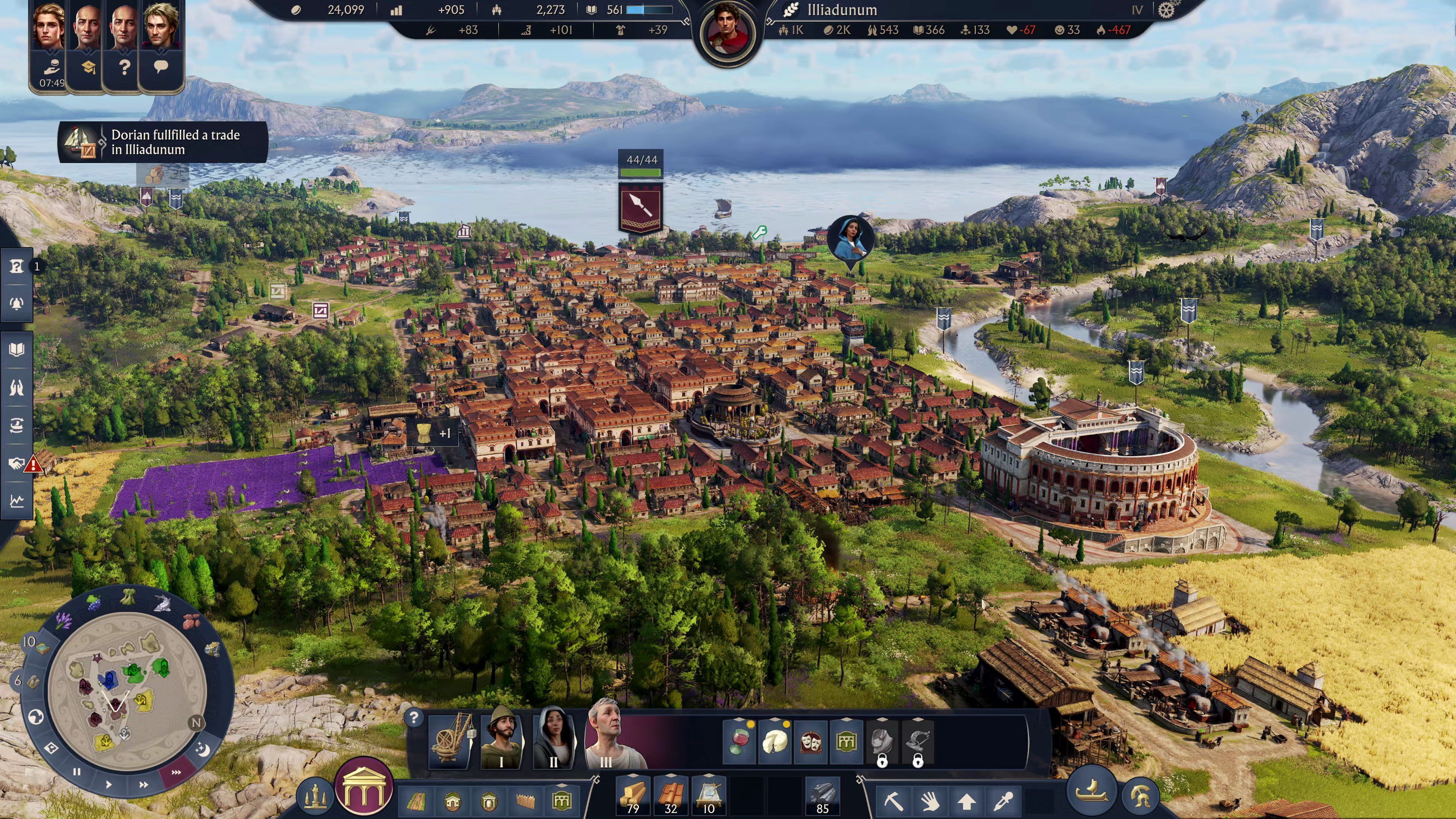The image size is (1456, 819).
Task: Set game speed to normal play
Action: point(108,784)
